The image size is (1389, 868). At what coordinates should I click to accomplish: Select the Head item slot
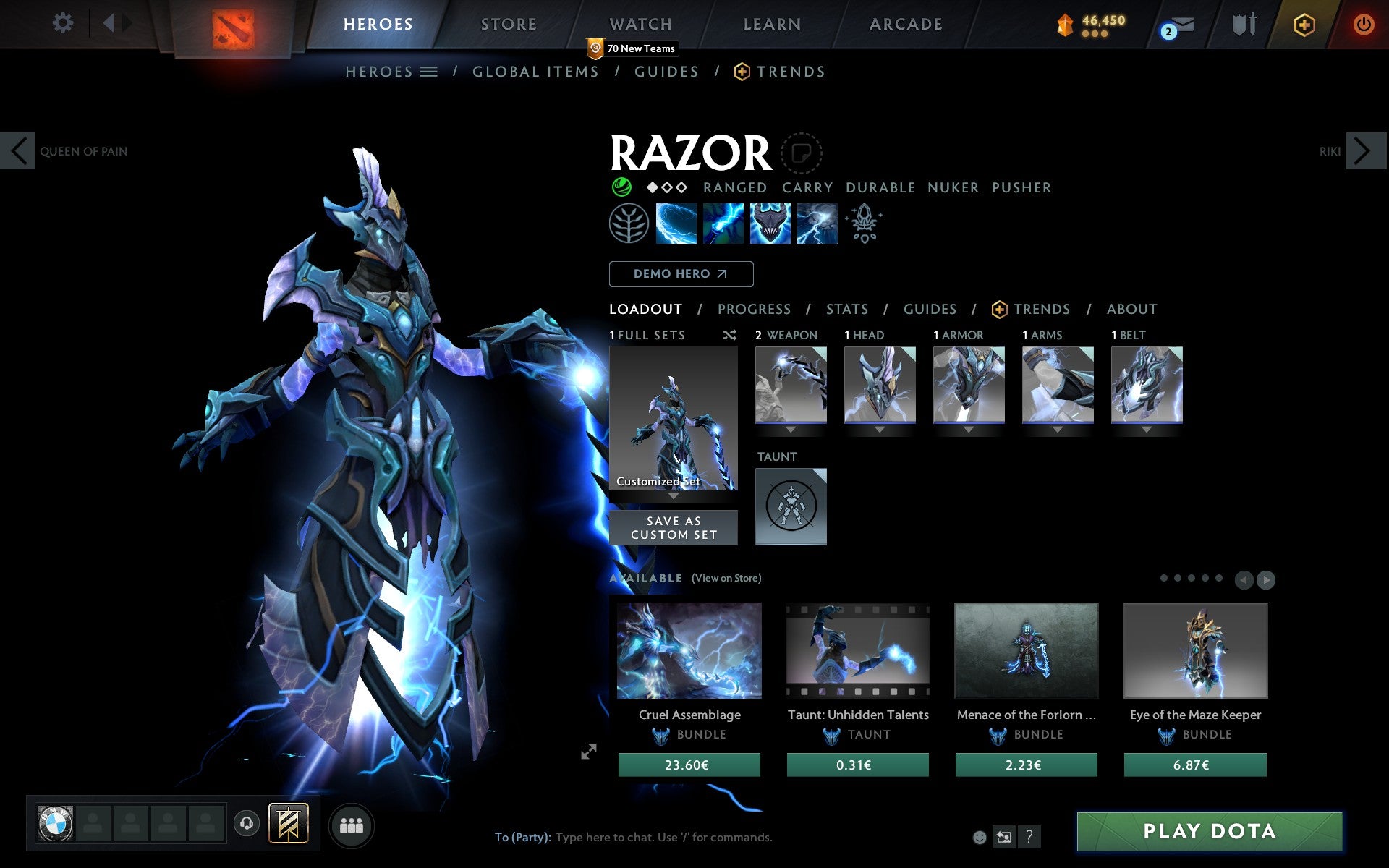[x=880, y=385]
